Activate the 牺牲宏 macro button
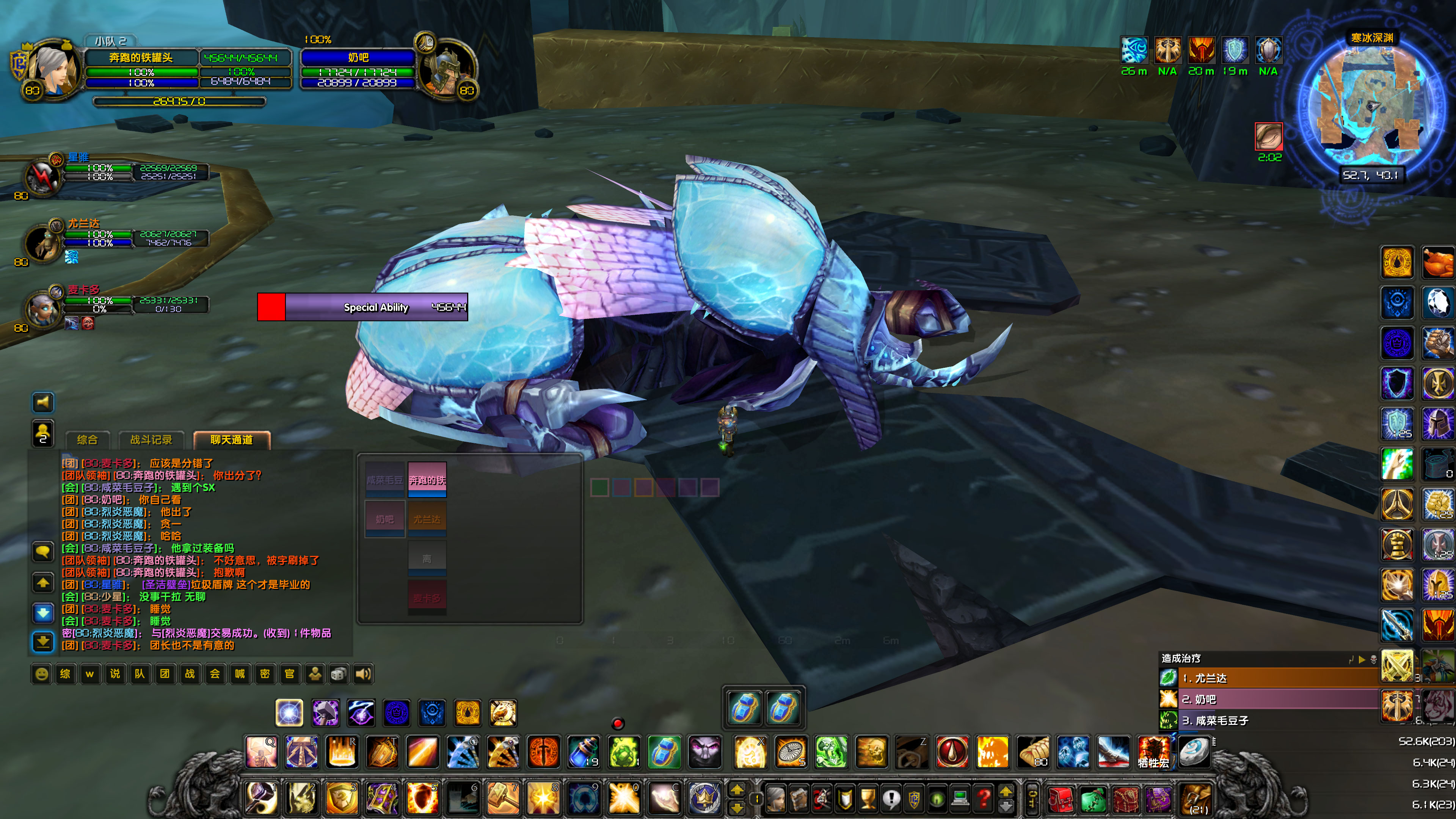The image size is (1456, 819). click(1153, 752)
